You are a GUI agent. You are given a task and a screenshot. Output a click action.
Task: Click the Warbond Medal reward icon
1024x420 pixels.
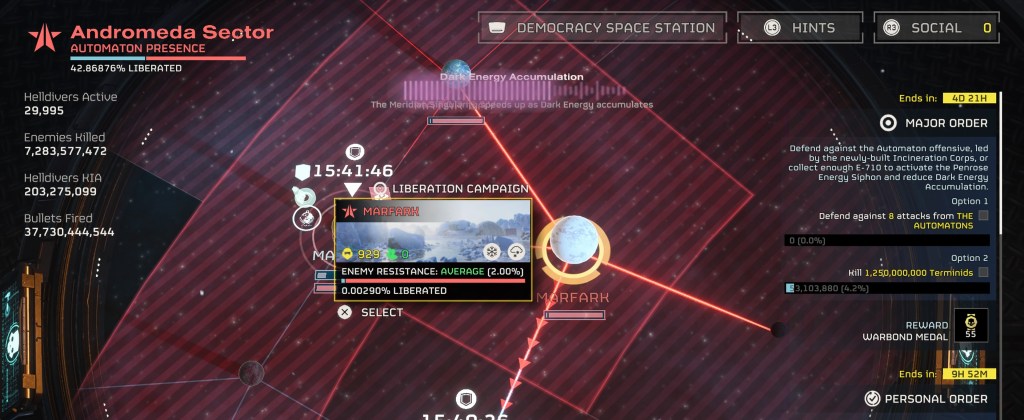[x=968, y=324]
